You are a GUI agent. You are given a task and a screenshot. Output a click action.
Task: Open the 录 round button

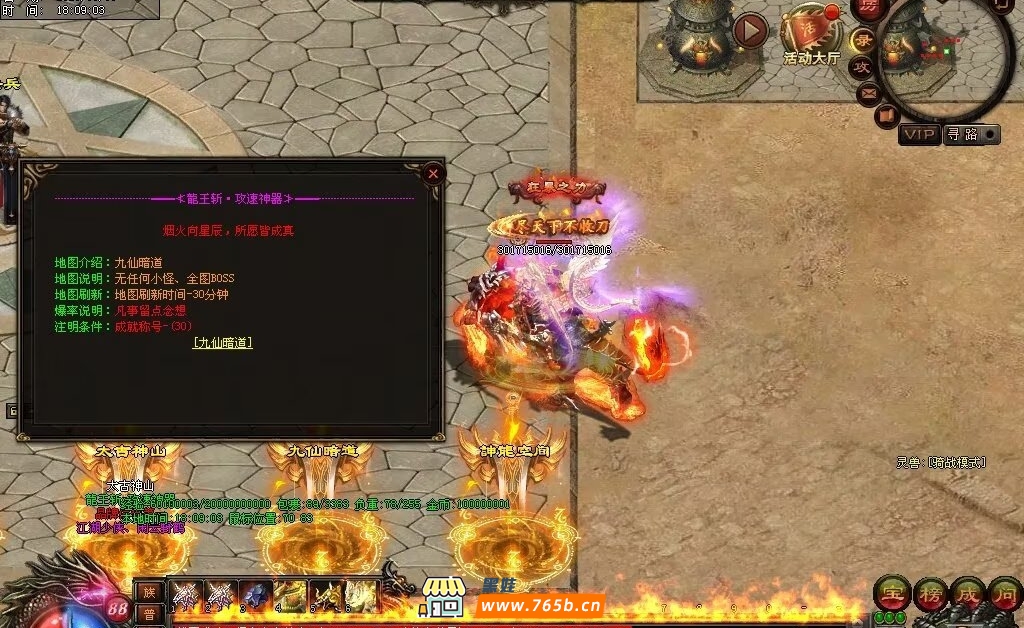[862, 41]
